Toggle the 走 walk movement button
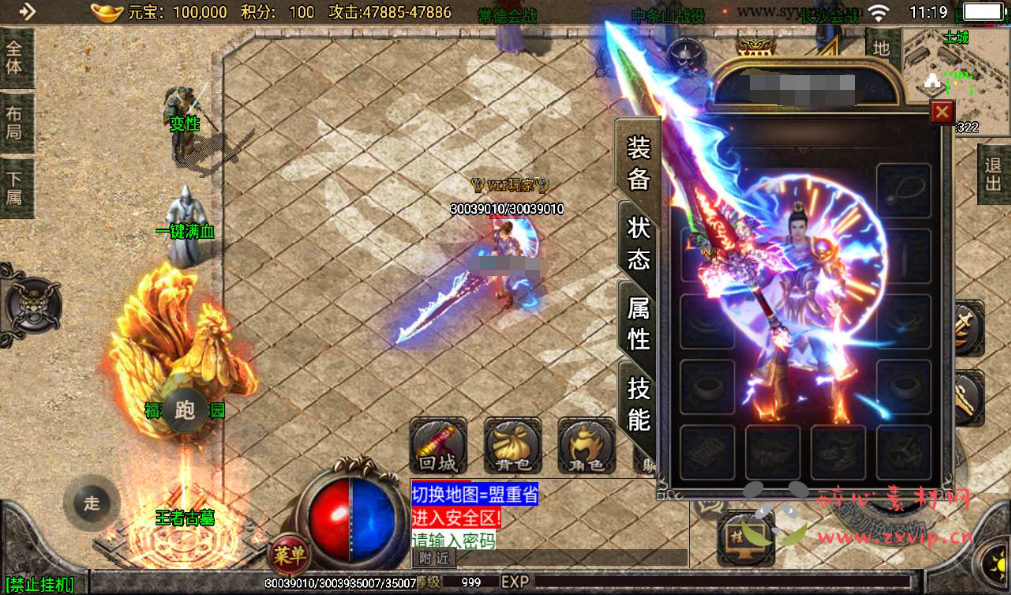Screen dimensions: 1011x595 point(91,503)
